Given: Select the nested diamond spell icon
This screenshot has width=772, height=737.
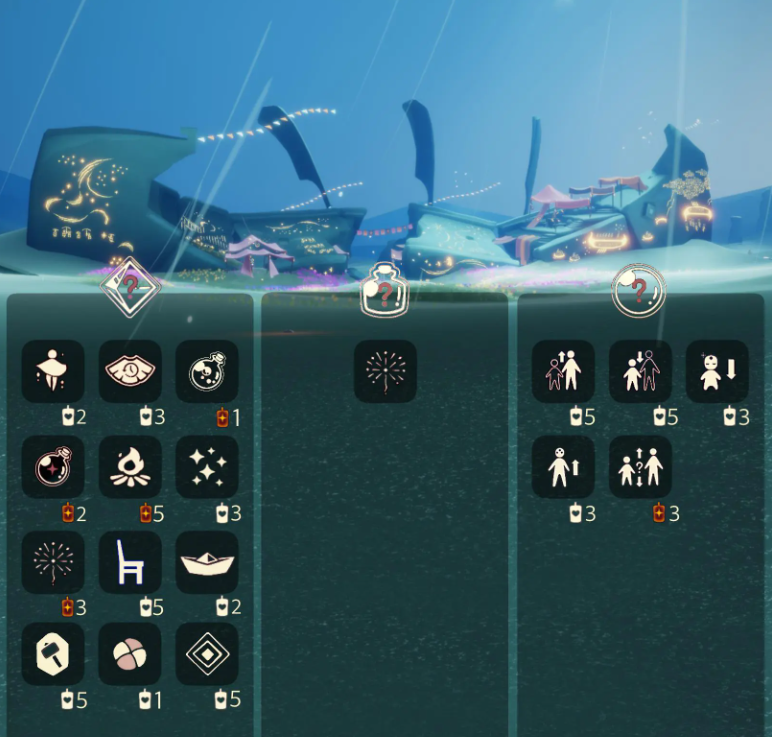Looking at the screenshot, I should click(x=207, y=654).
